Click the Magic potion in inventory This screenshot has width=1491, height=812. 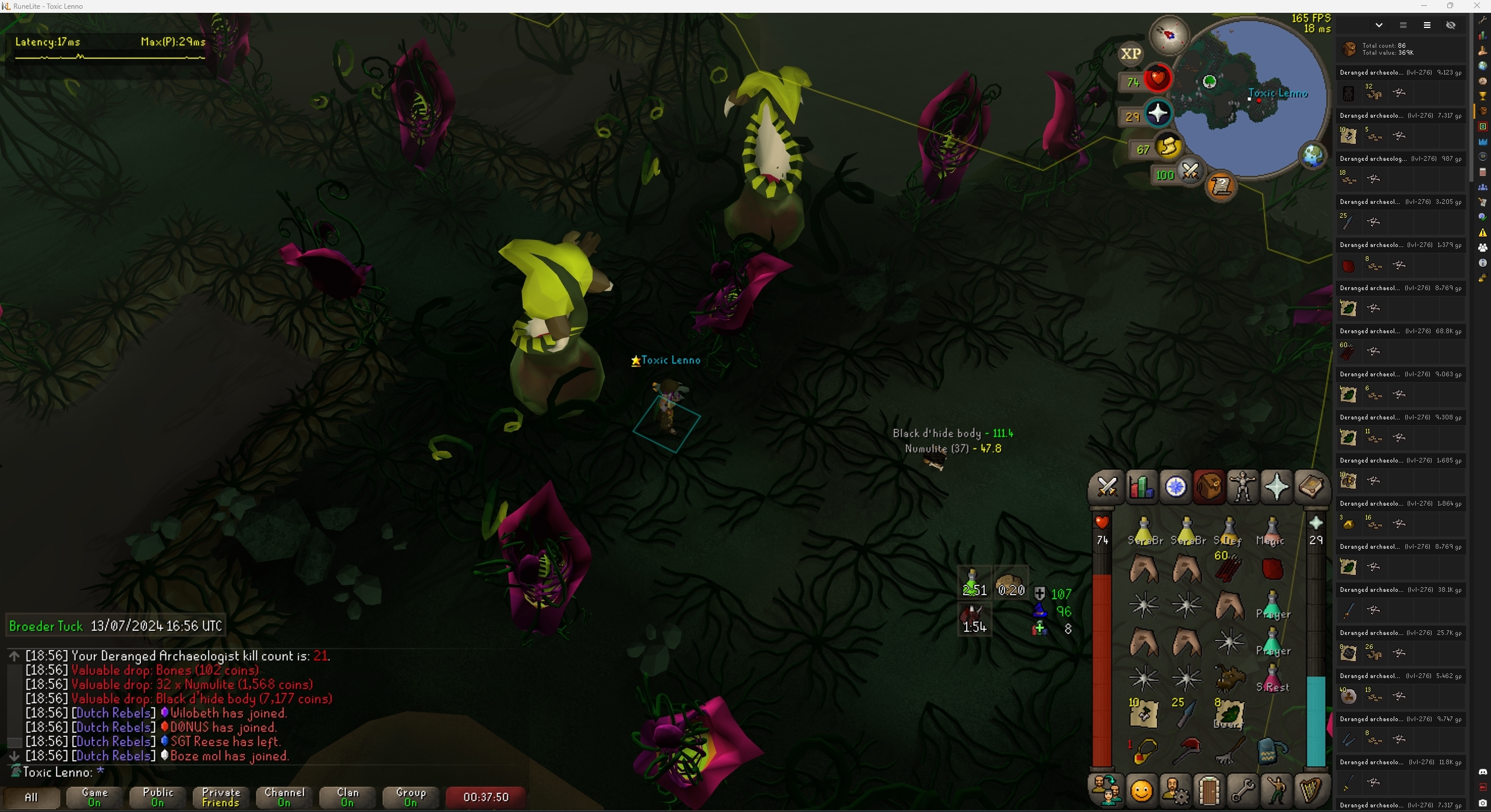[1272, 531]
